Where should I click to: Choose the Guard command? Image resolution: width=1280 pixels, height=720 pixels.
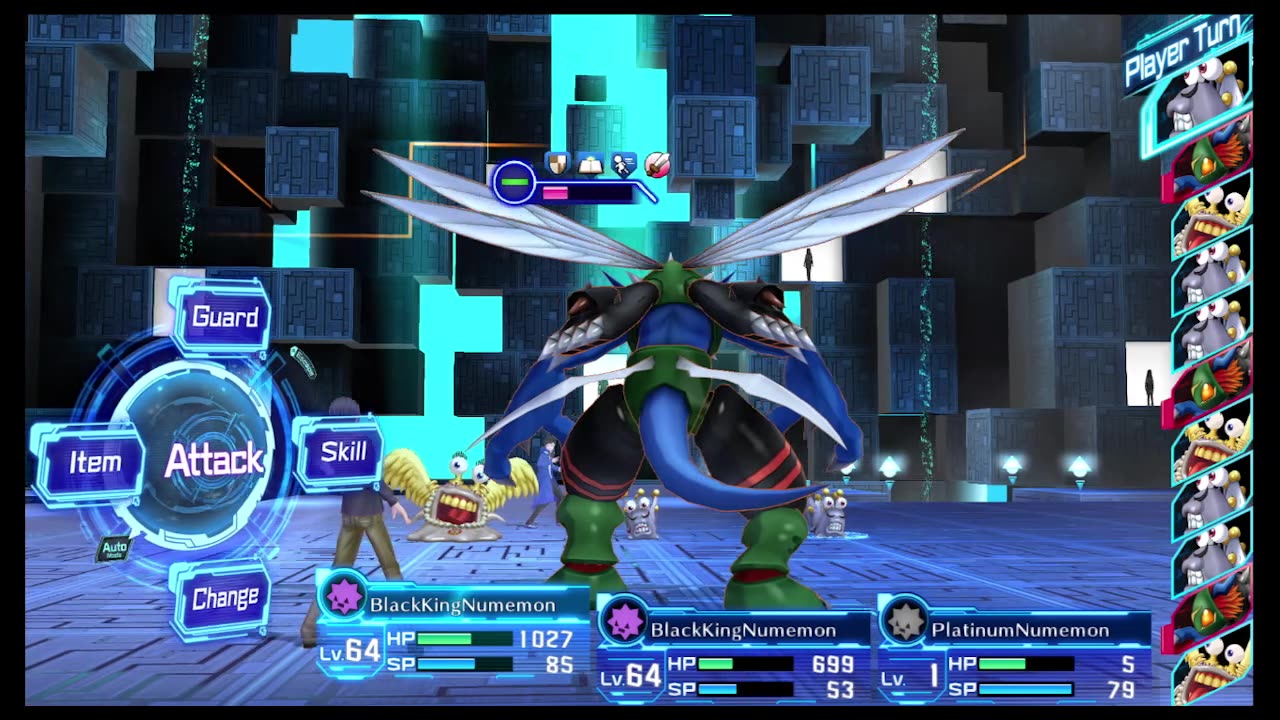[224, 318]
